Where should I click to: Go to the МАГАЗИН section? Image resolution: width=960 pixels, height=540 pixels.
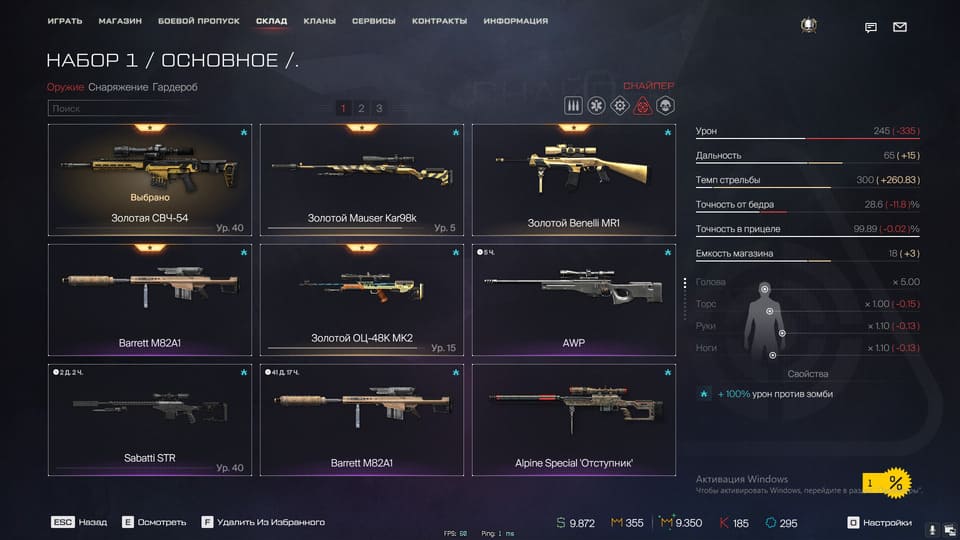coord(120,21)
